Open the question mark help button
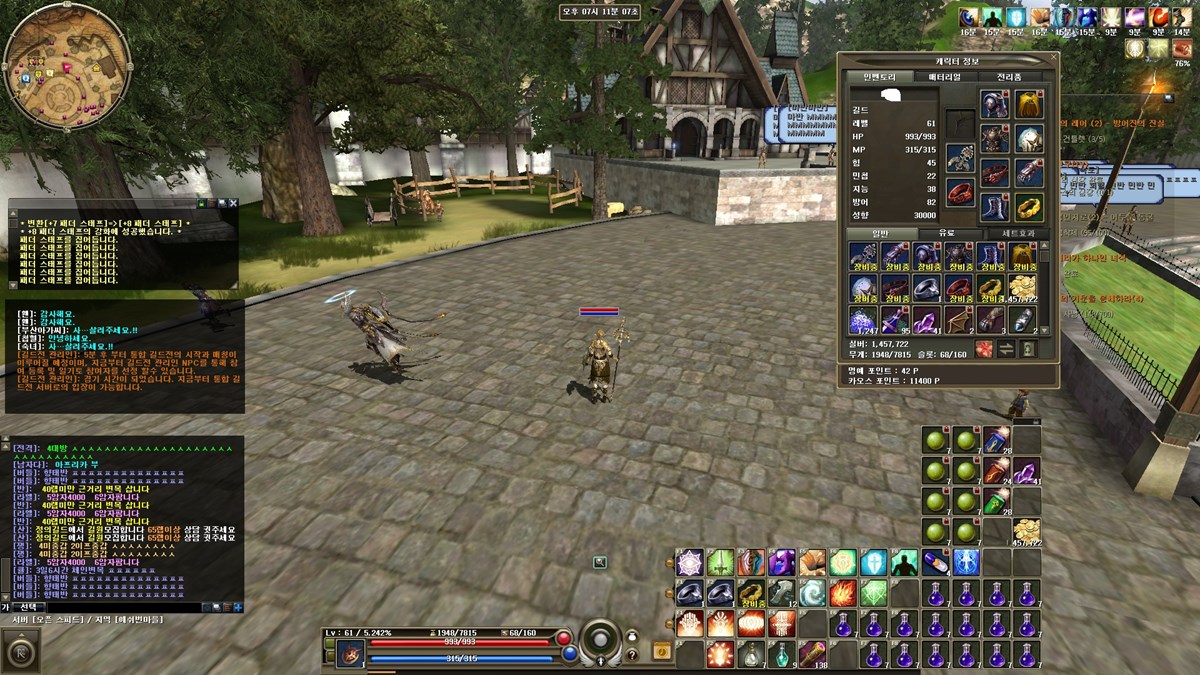This screenshot has height=675, width=1200. (631, 655)
